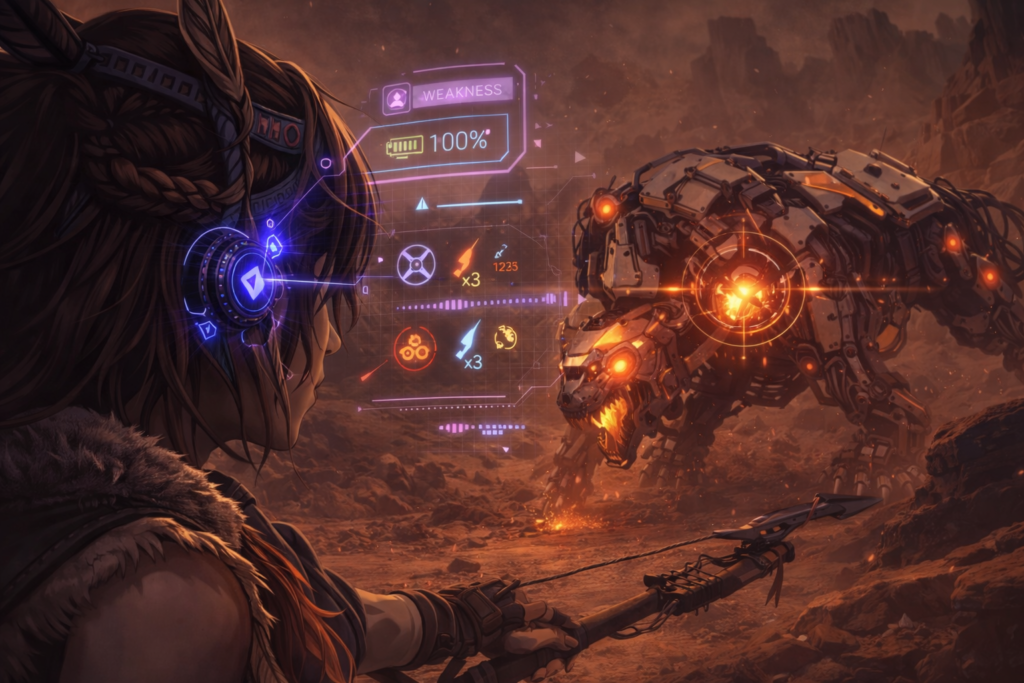Choose the orange arrow ammo icon

point(467,256)
